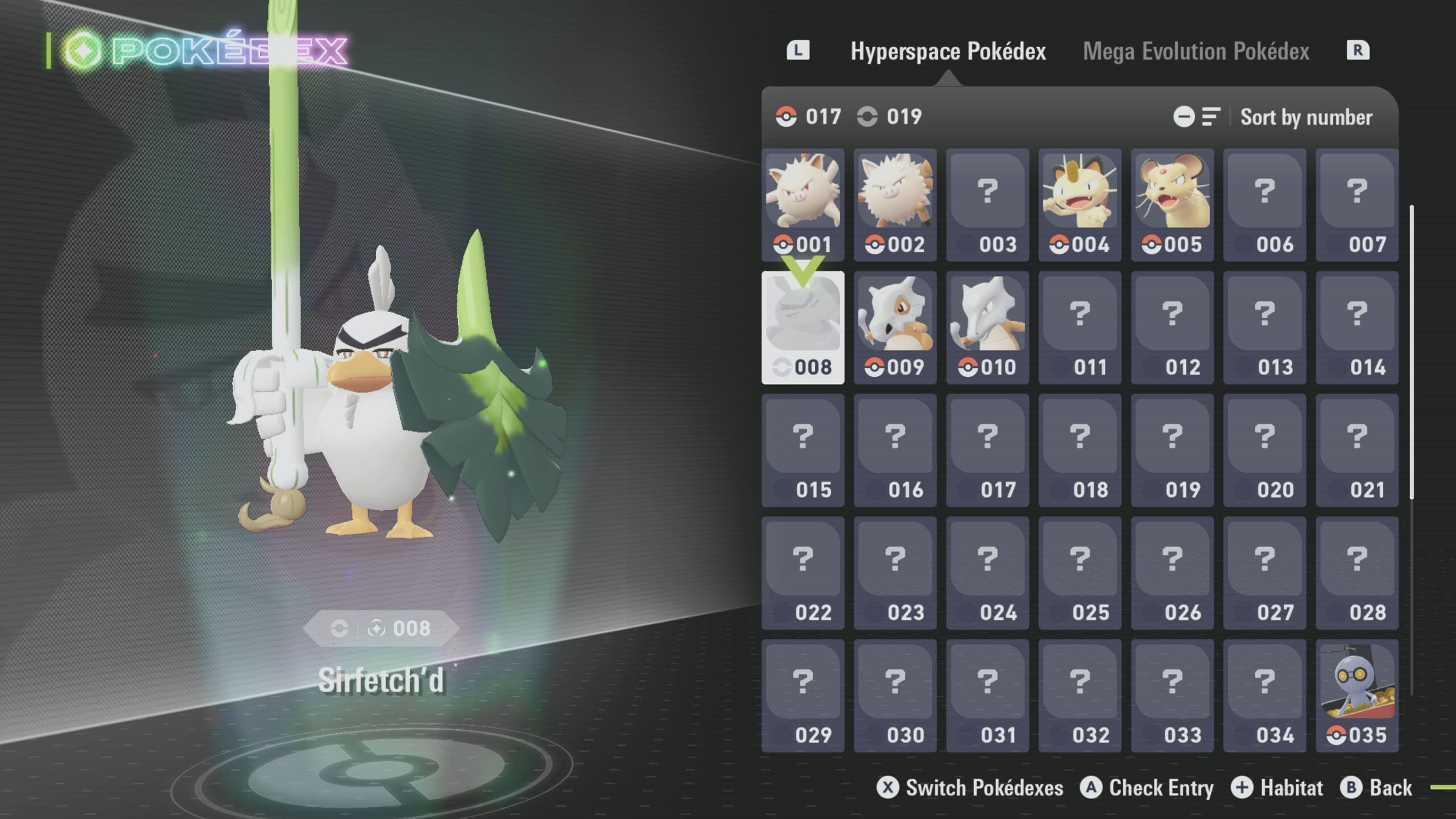
Task: Choose Gimmighoul entry 035
Action: click(1356, 696)
